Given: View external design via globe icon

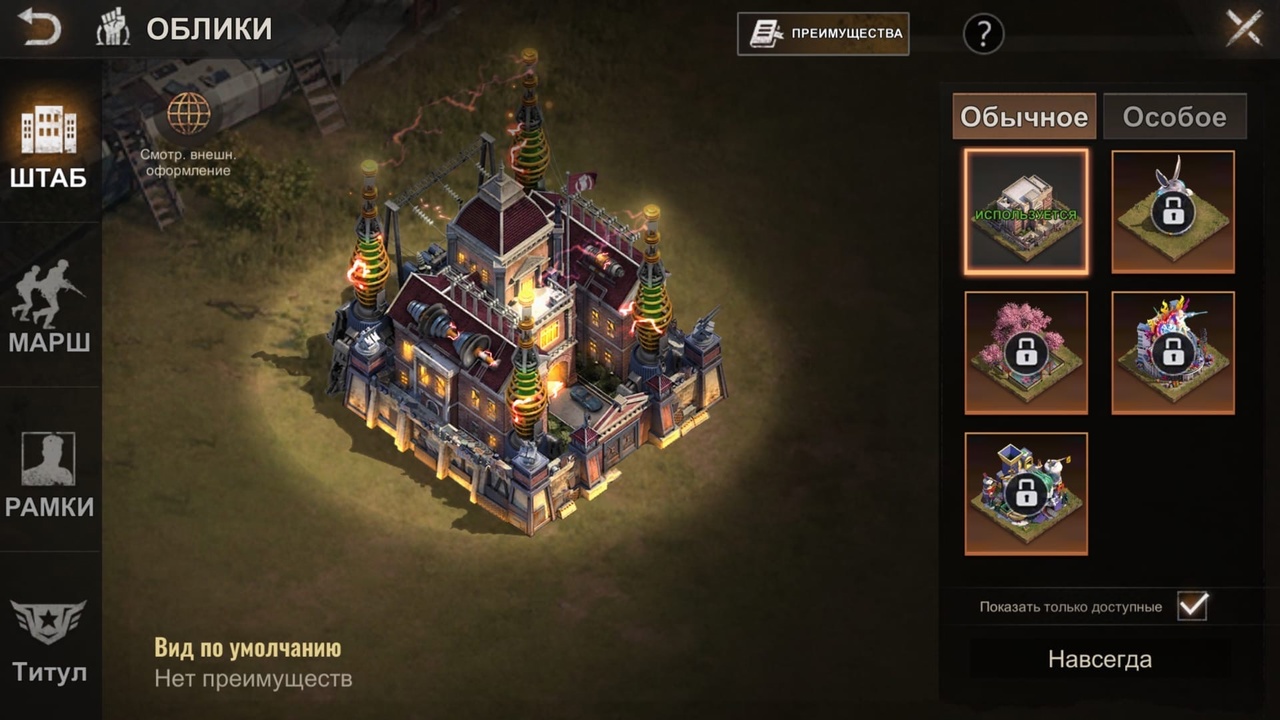Looking at the screenshot, I should 188,114.
